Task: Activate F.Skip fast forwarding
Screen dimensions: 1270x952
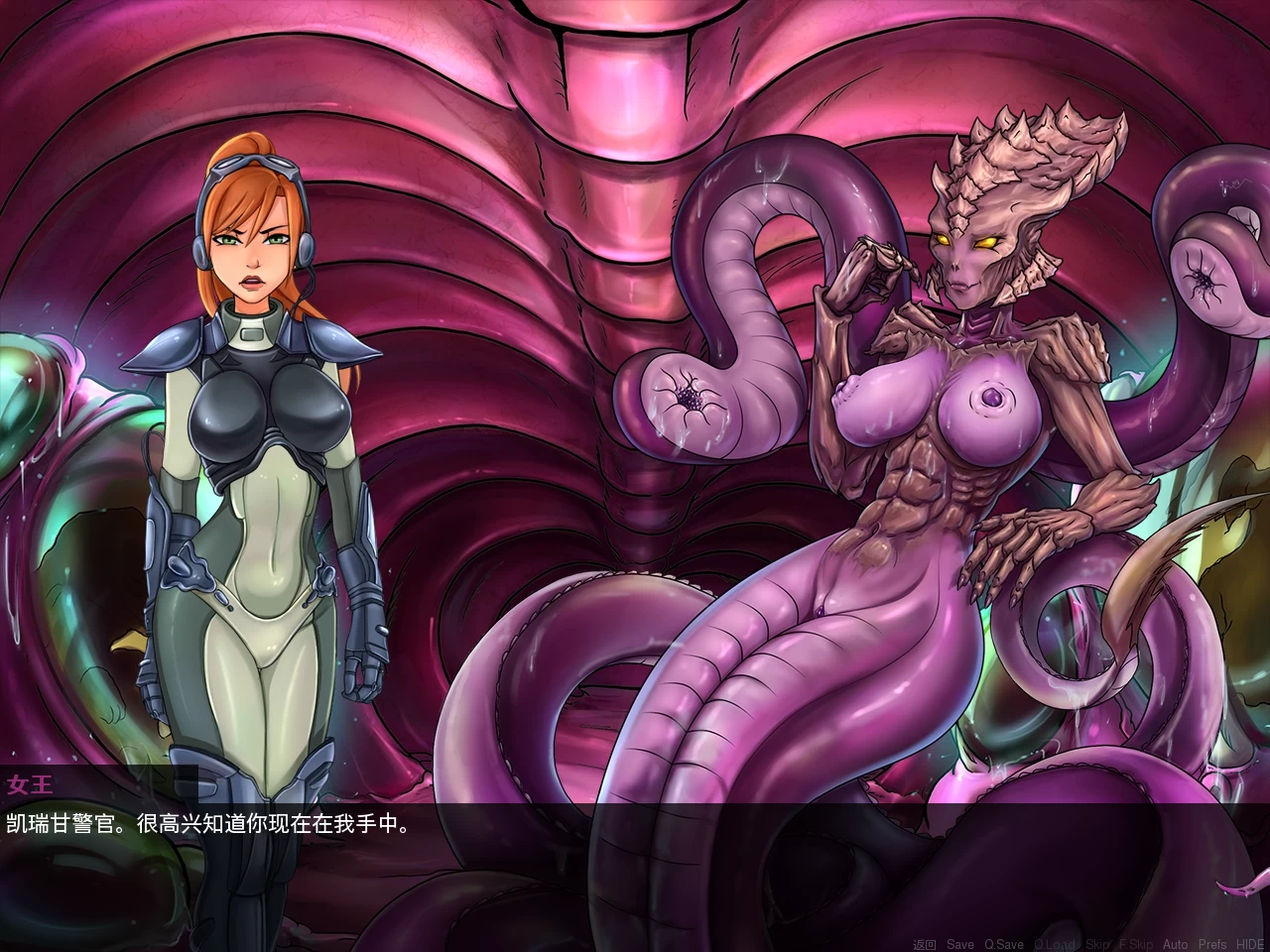Action: click(1137, 944)
